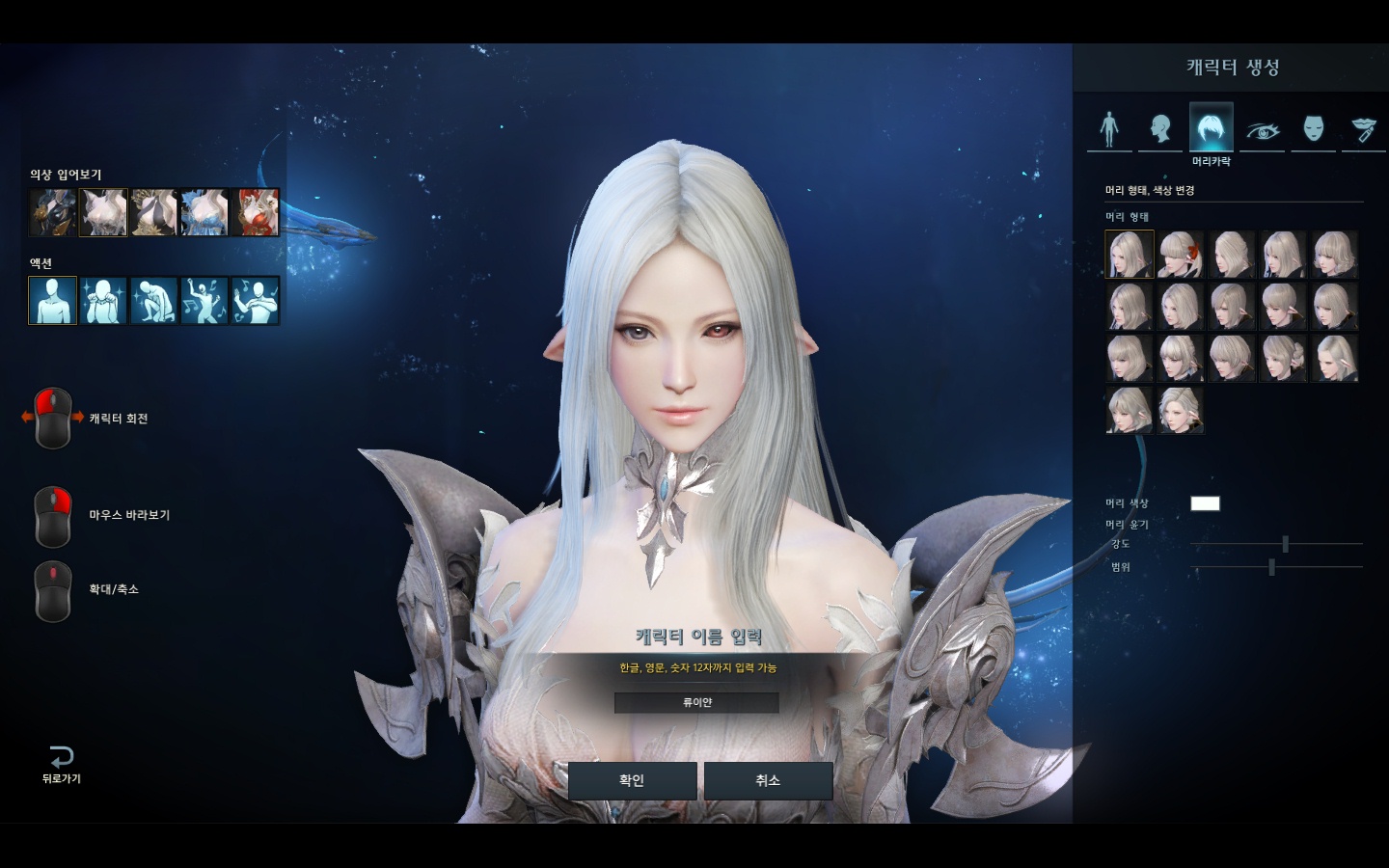Open the head profile tab
The image size is (1389, 868).
click(x=1160, y=128)
